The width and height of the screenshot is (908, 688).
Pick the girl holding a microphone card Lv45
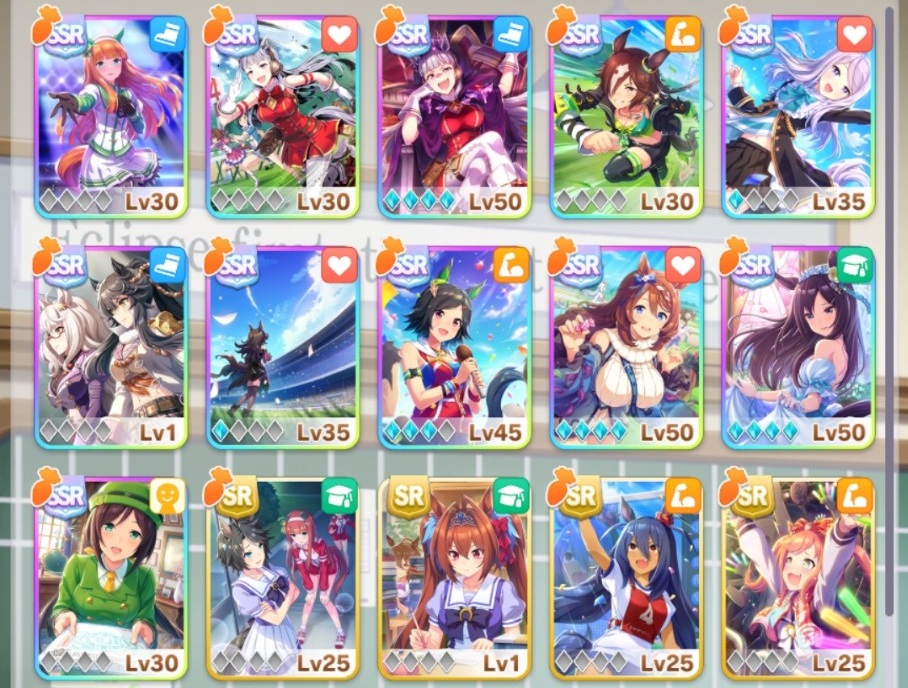(454, 345)
